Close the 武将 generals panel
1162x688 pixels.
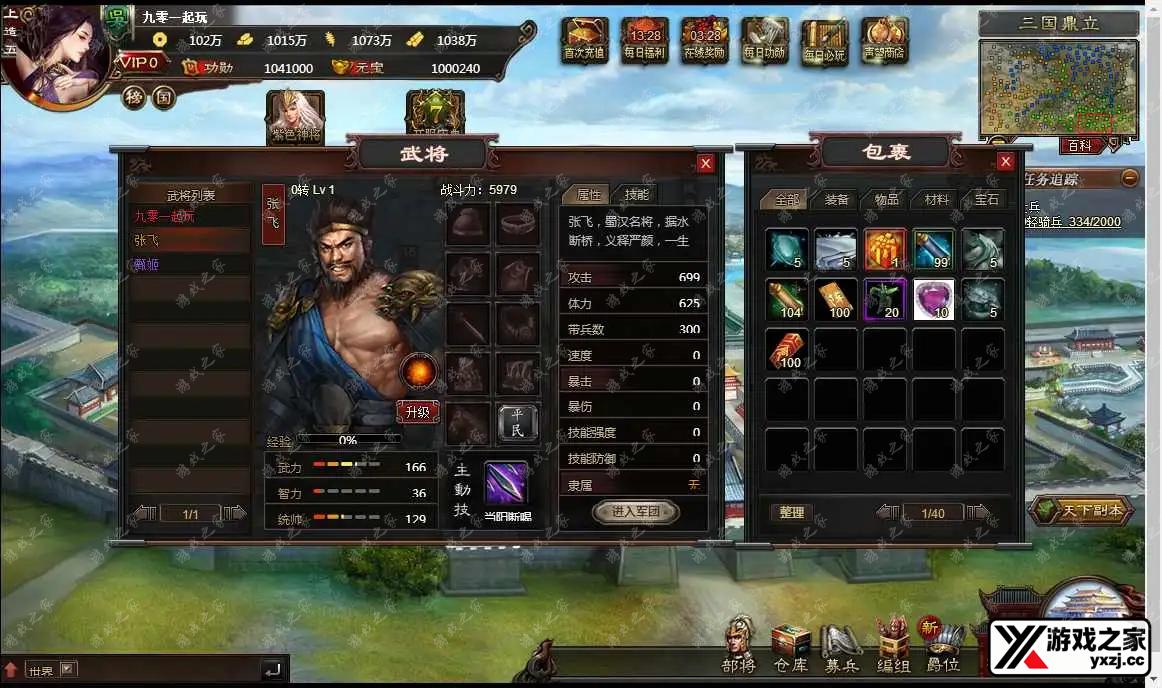pos(706,163)
